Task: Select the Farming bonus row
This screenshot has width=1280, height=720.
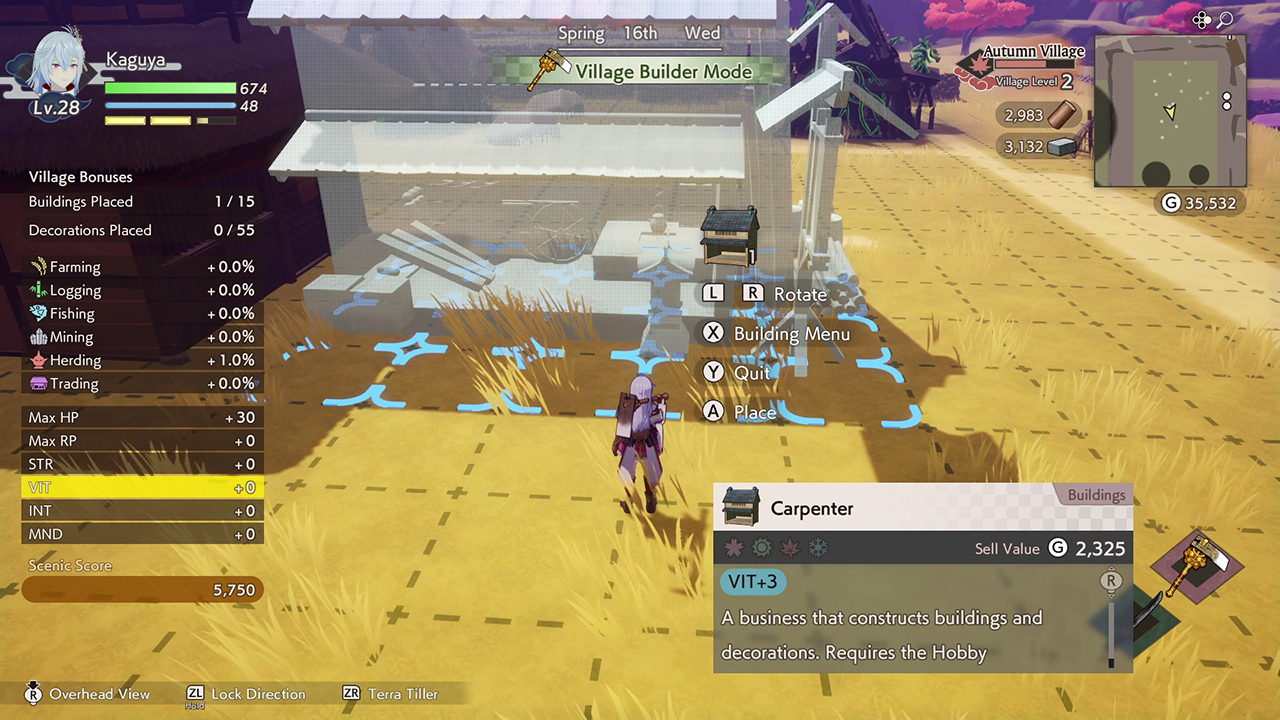Action: (x=141, y=267)
